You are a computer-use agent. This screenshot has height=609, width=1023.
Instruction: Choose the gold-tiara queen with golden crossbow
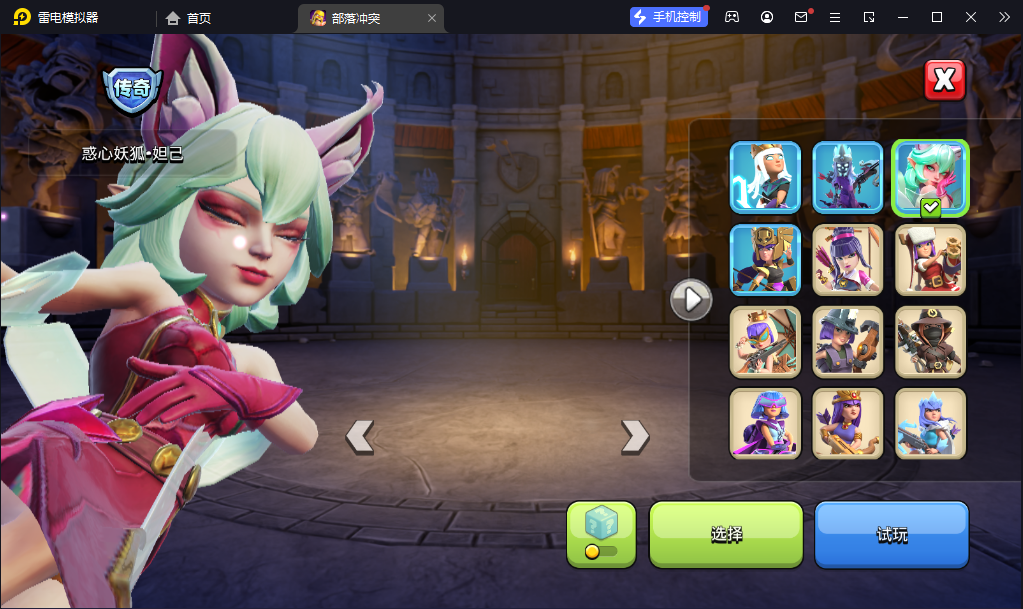pyautogui.click(x=848, y=423)
